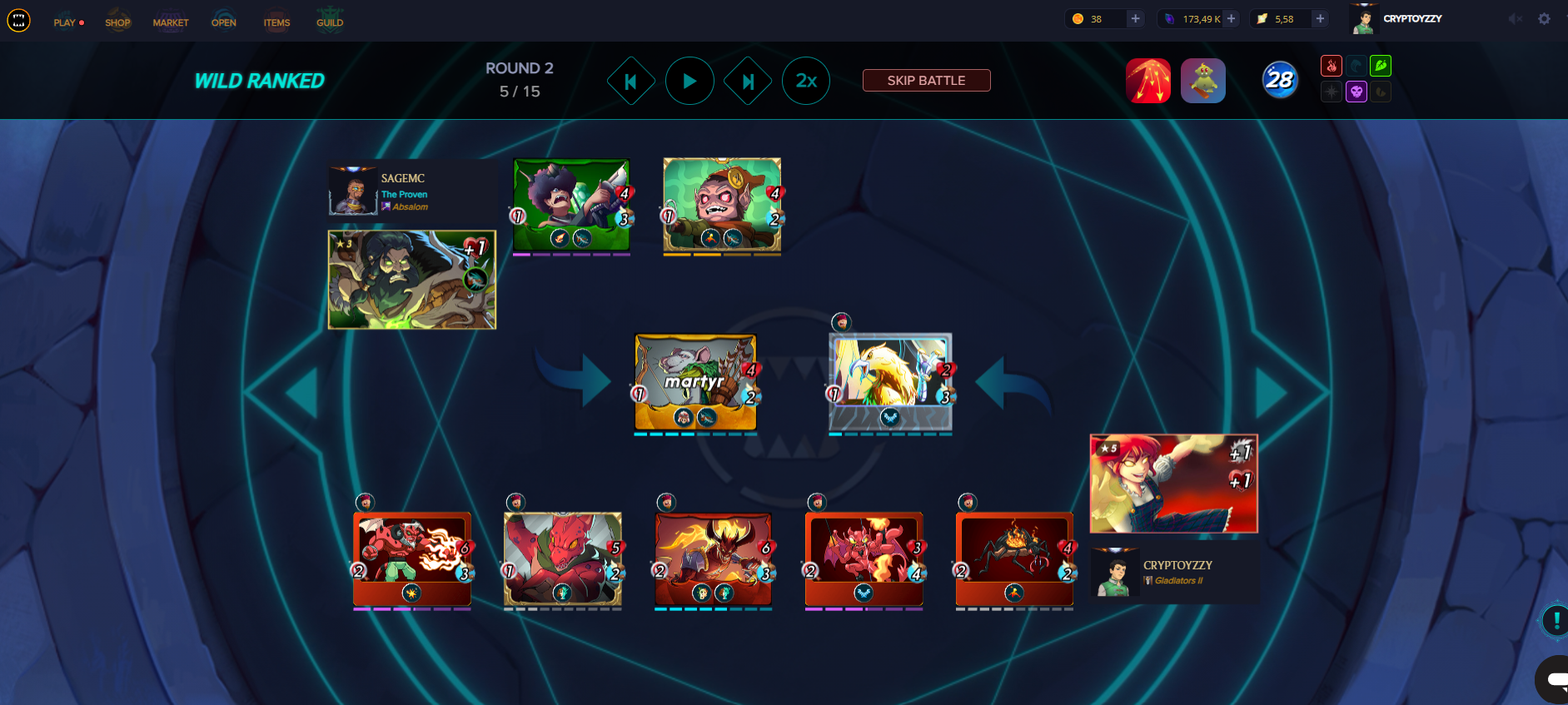Toggle 2x playback speed

[x=806, y=81]
